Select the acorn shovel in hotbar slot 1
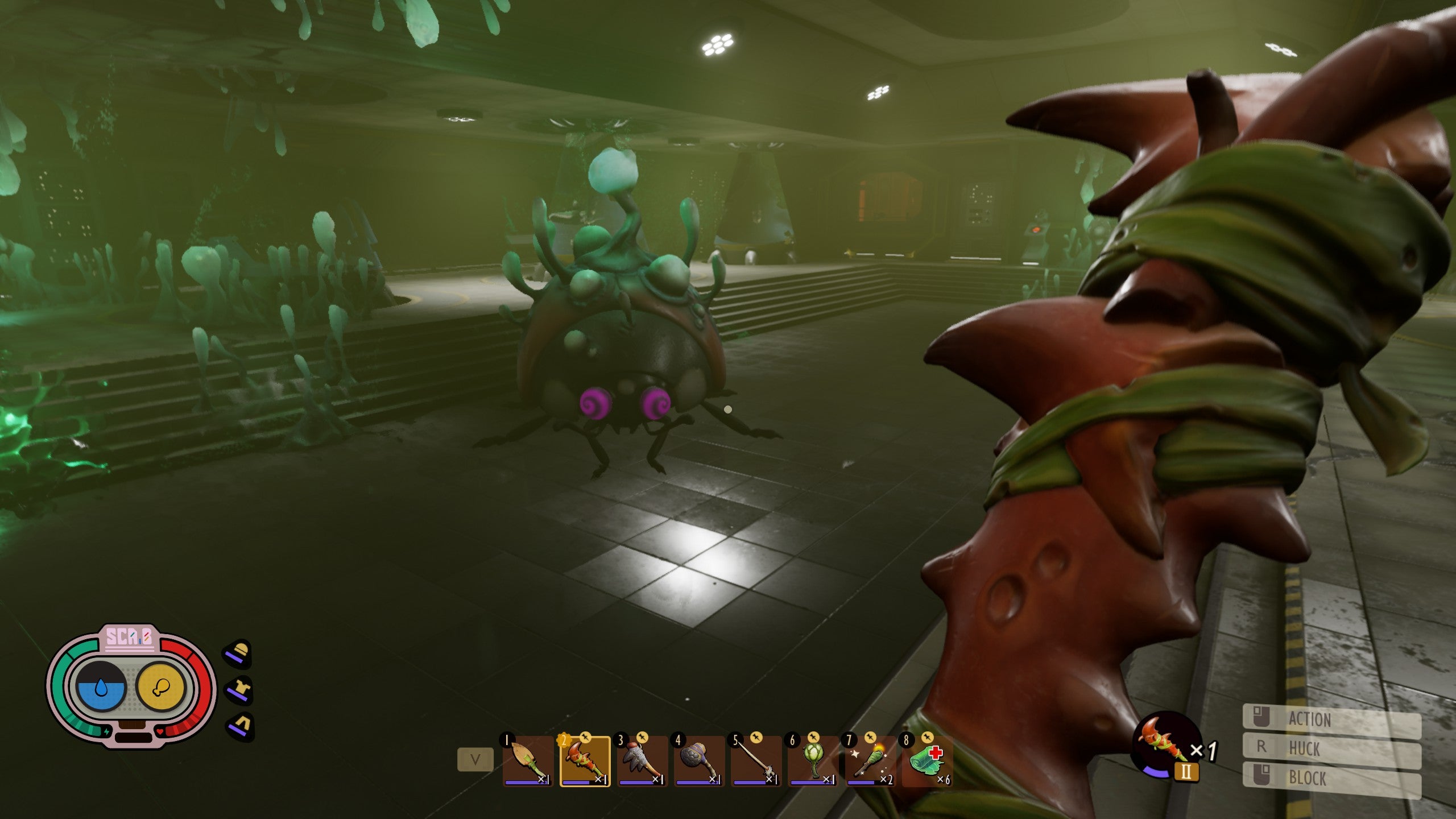1456x819 pixels. tap(528, 761)
